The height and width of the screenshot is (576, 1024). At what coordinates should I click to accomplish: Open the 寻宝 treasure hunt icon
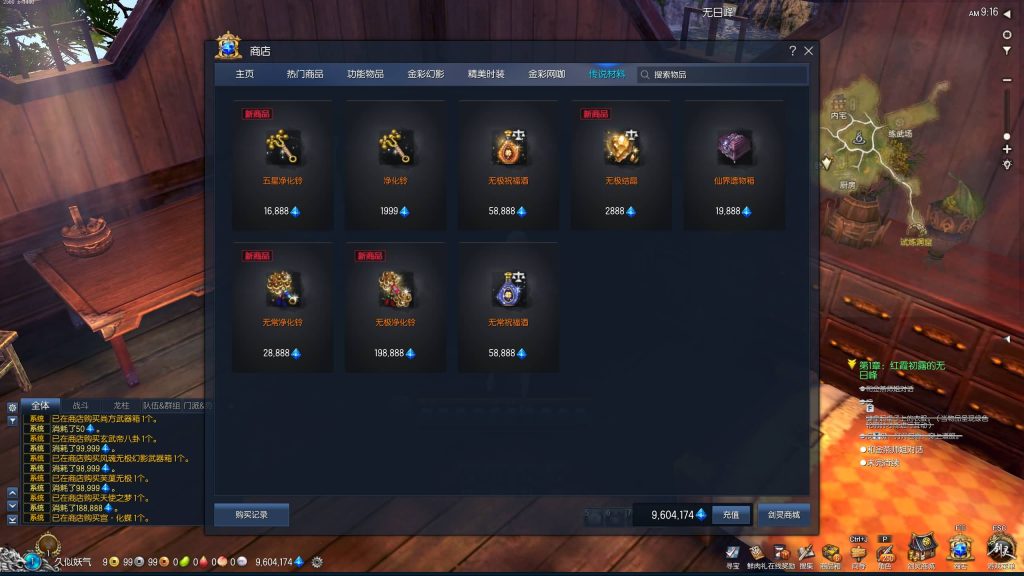733,553
